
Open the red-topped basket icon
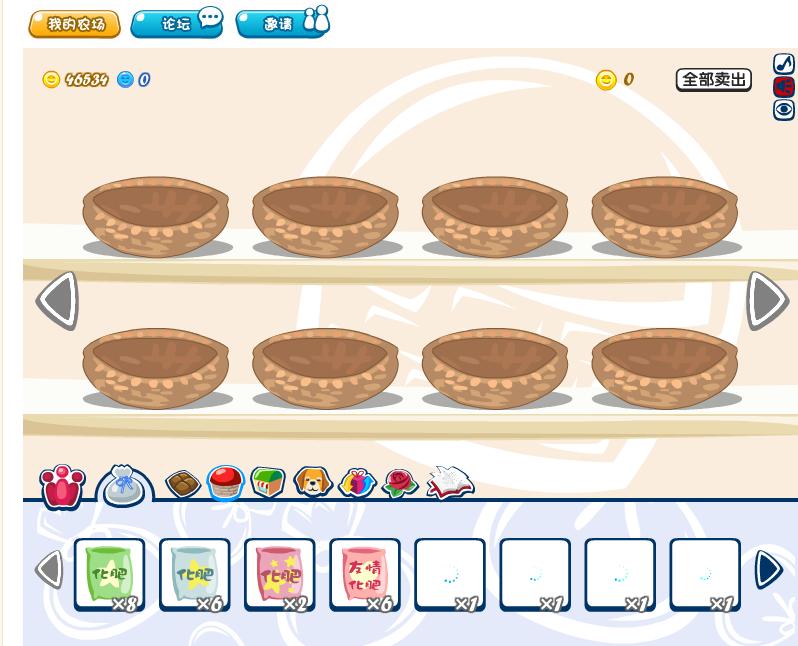pyautogui.click(x=226, y=483)
